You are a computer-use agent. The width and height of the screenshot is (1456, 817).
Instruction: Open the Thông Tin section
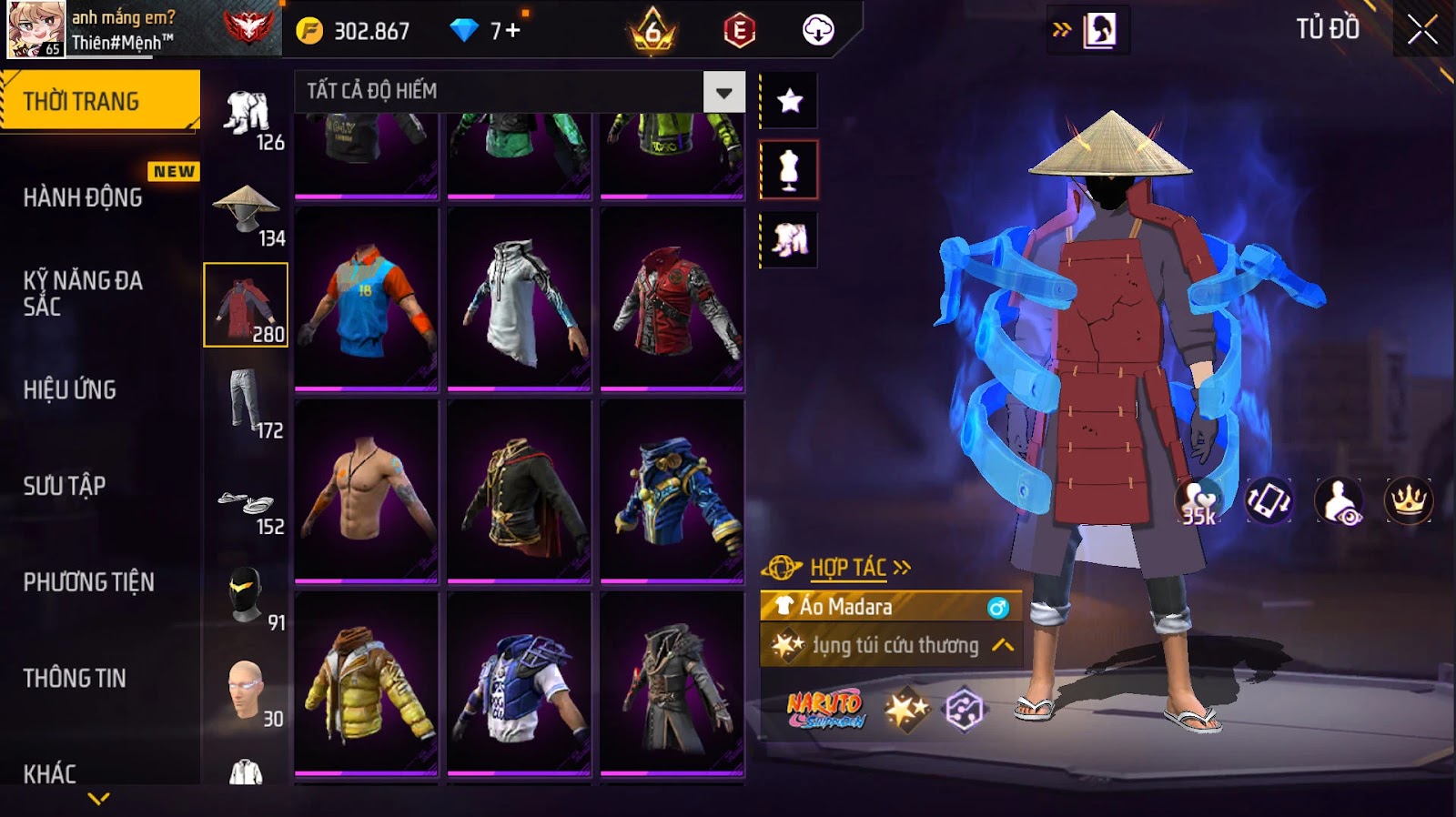tap(75, 678)
